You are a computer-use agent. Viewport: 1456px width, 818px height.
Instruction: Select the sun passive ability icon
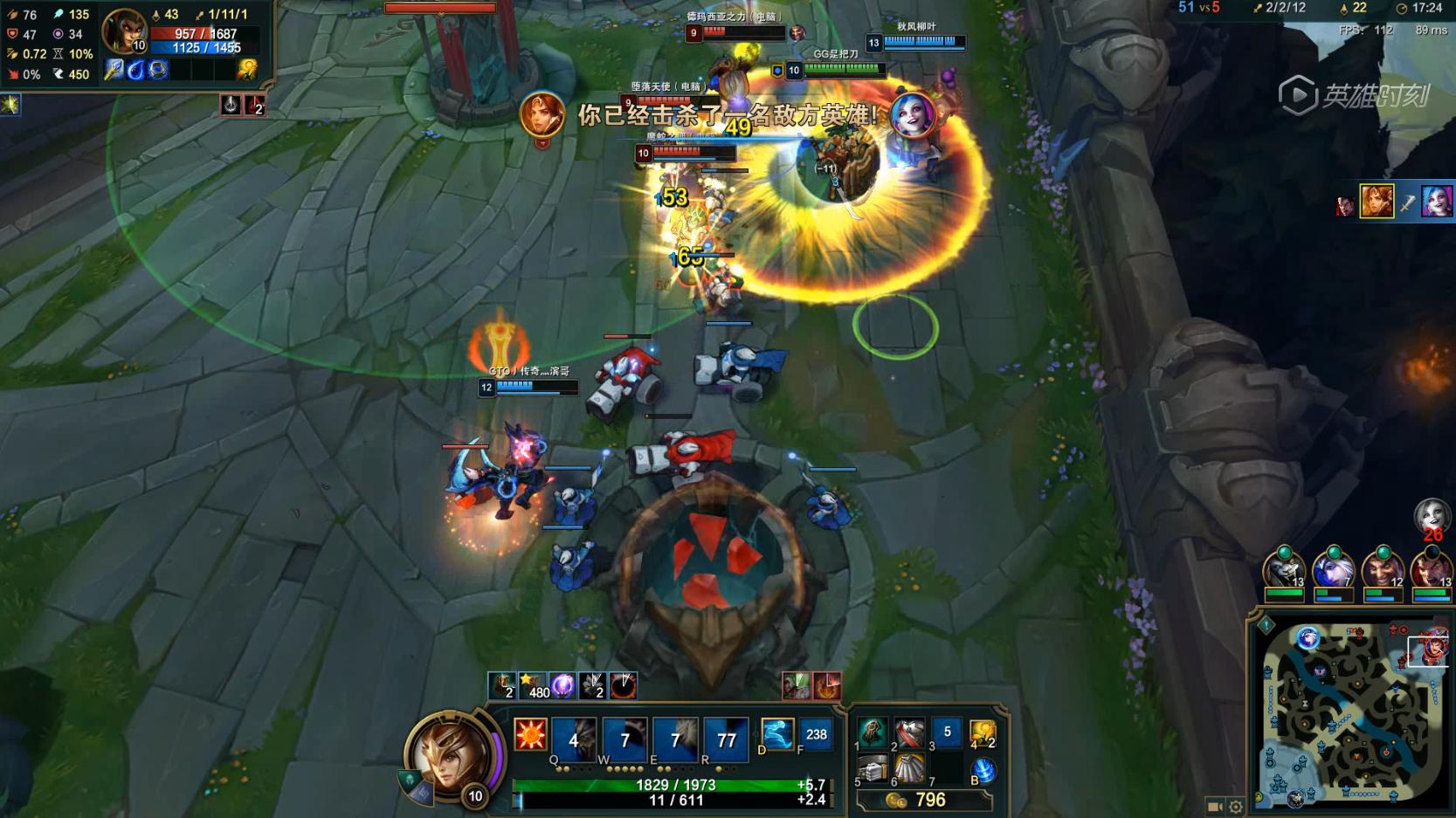click(530, 735)
